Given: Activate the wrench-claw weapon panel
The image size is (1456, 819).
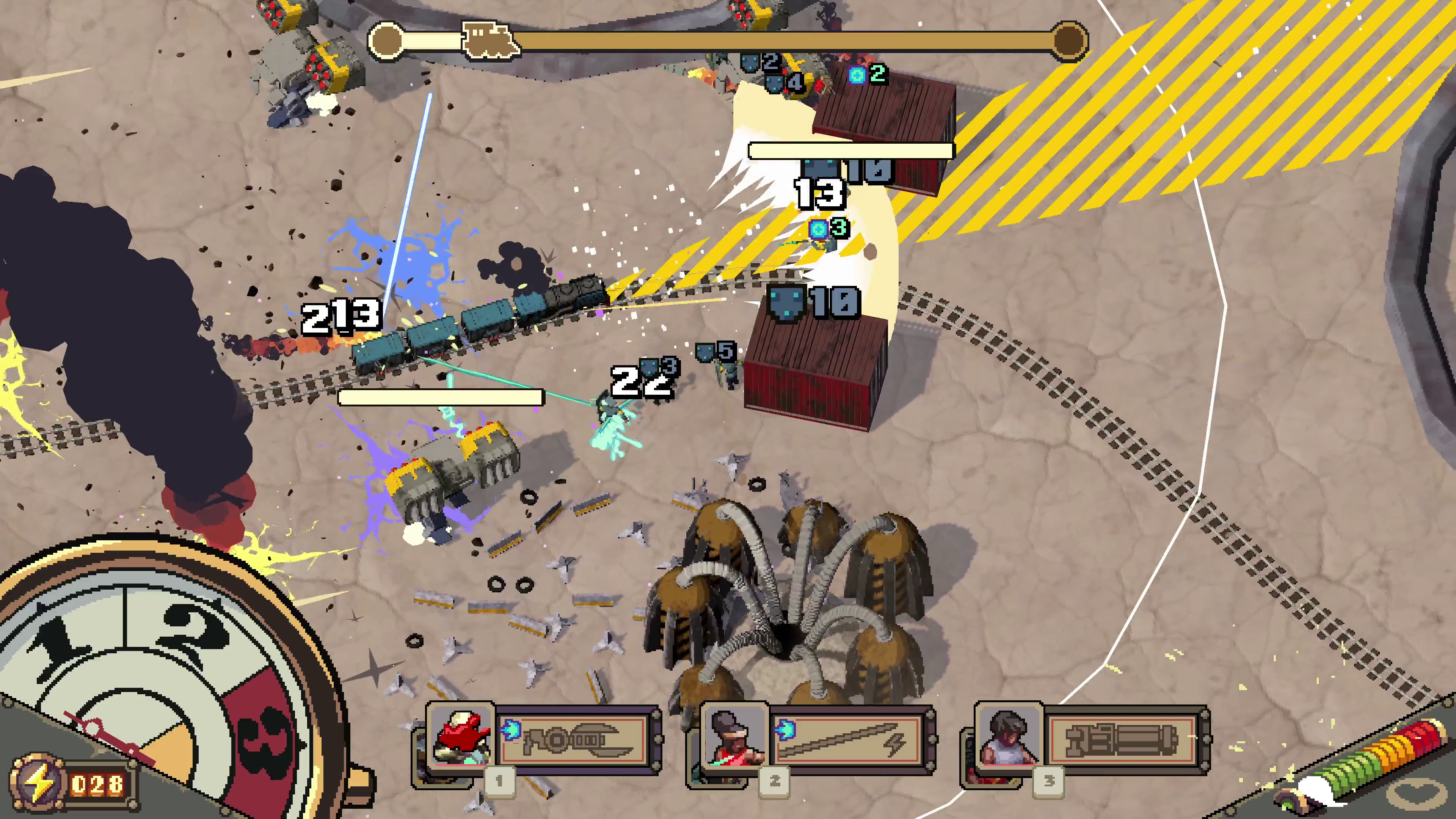Looking at the screenshot, I should (574, 739).
